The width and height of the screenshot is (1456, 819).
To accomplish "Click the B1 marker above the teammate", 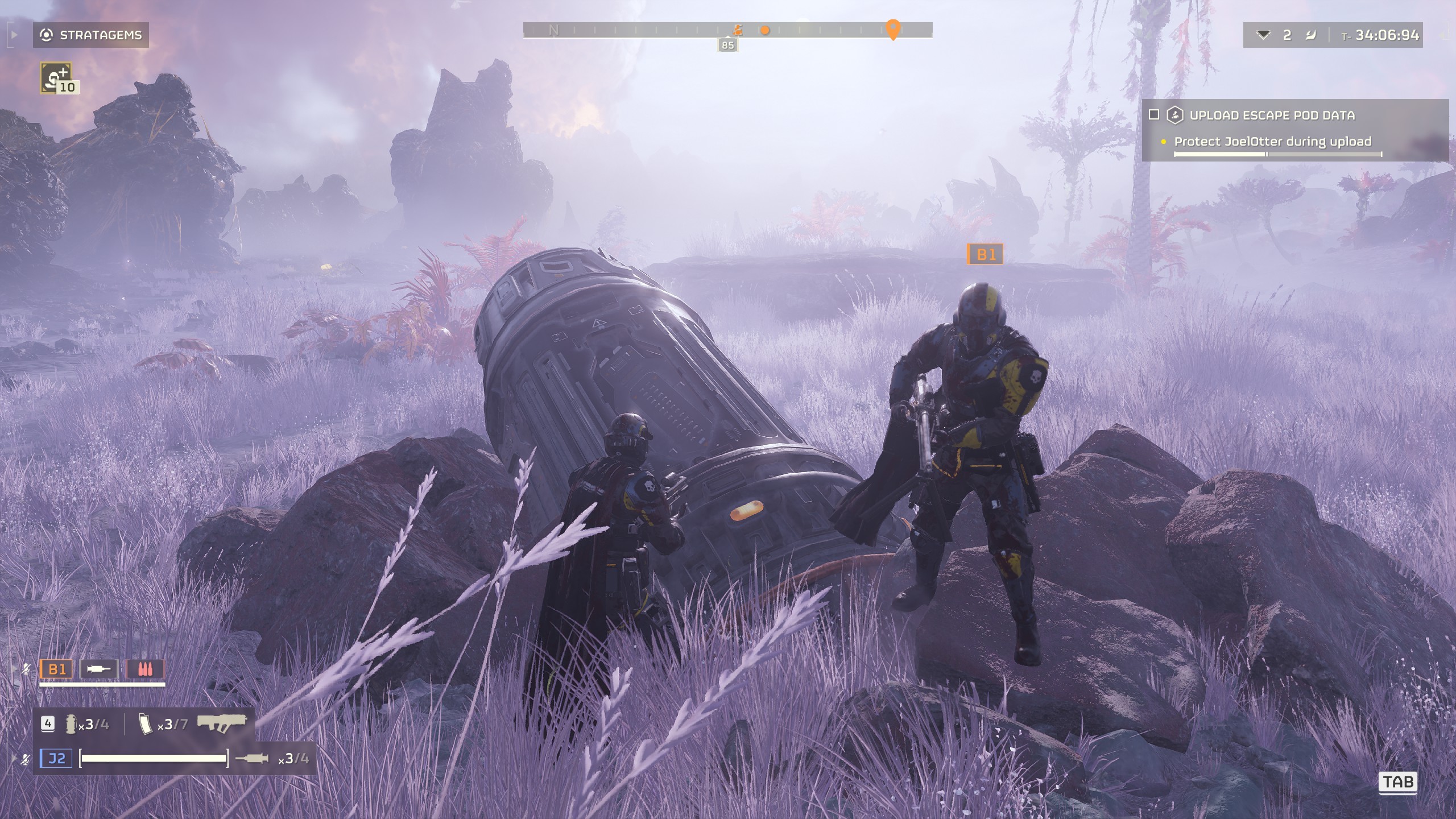I will (985, 254).
